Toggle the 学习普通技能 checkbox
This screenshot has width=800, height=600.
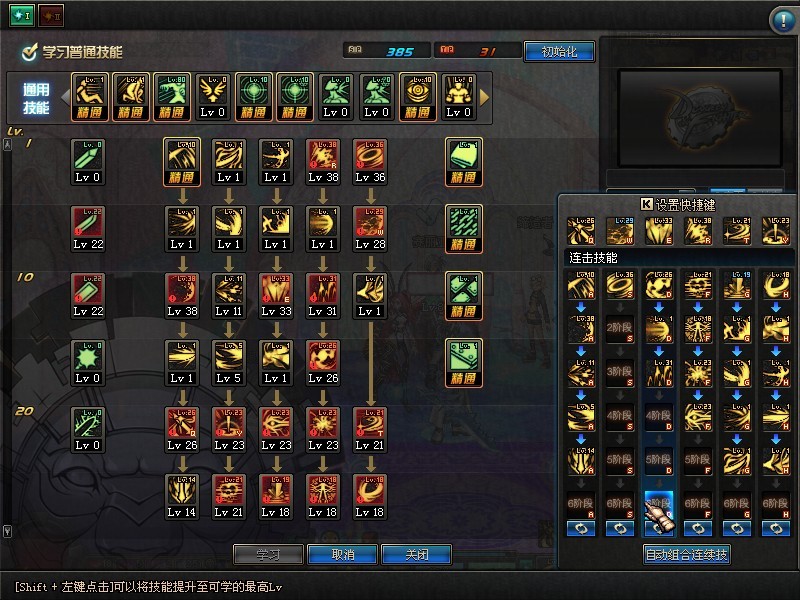coord(30,51)
